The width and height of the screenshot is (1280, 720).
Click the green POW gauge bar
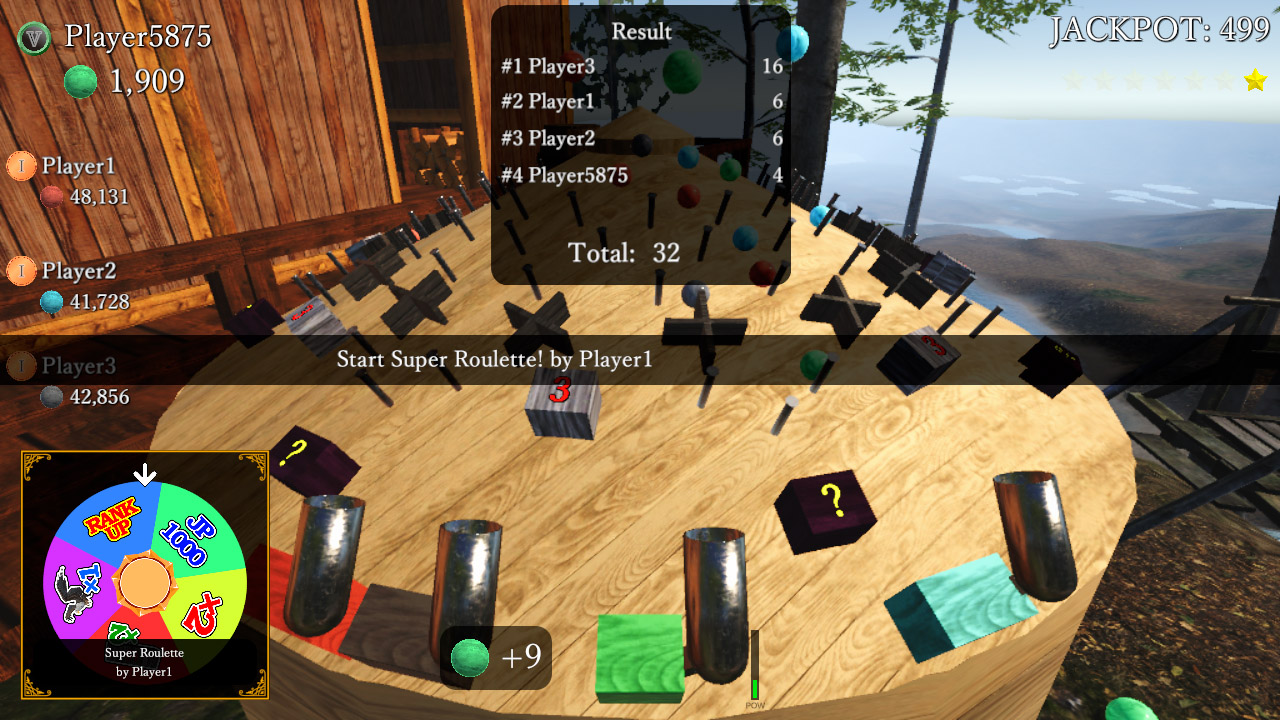(754, 689)
